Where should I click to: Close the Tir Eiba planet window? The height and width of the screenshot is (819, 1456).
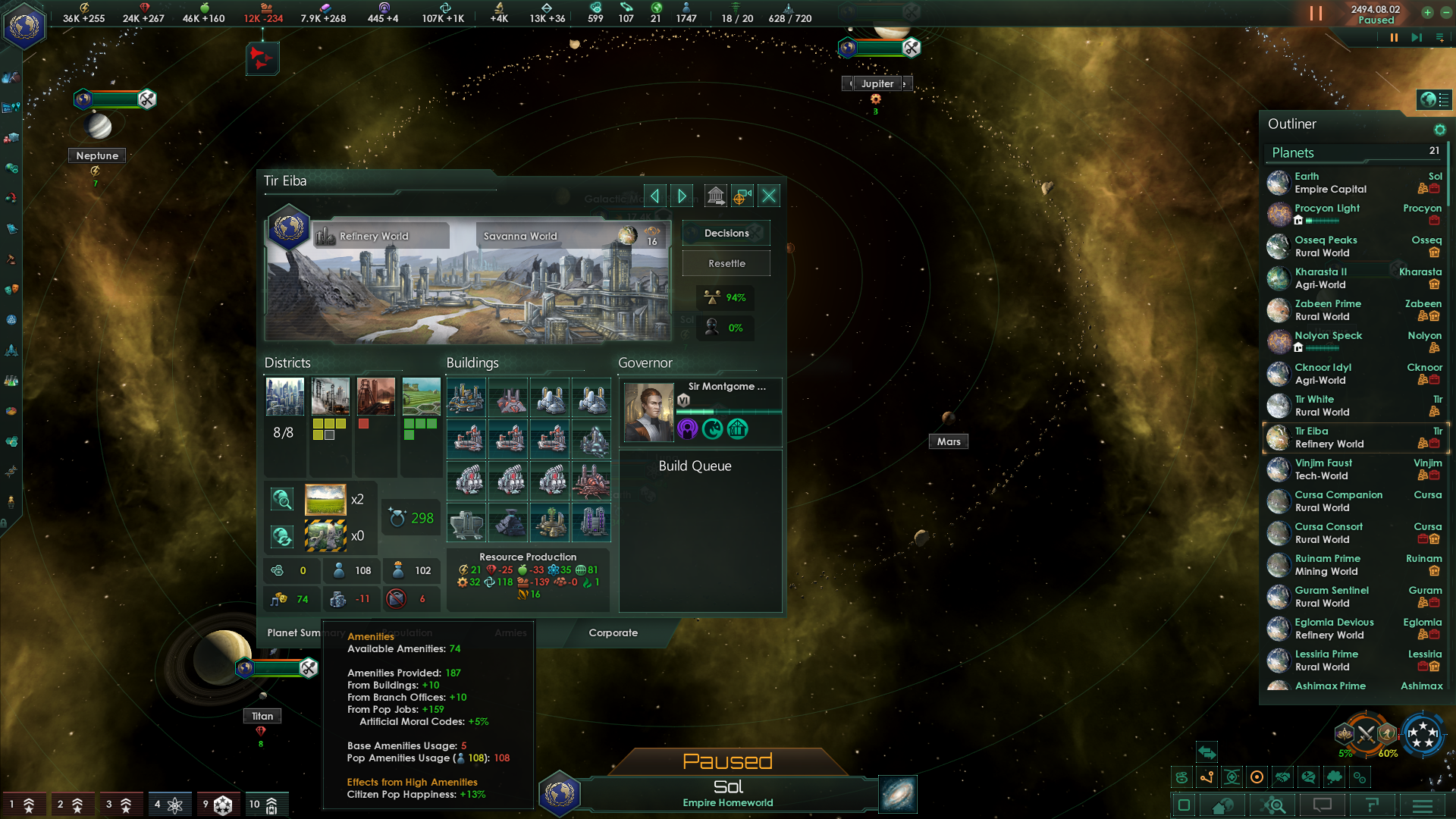click(769, 196)
